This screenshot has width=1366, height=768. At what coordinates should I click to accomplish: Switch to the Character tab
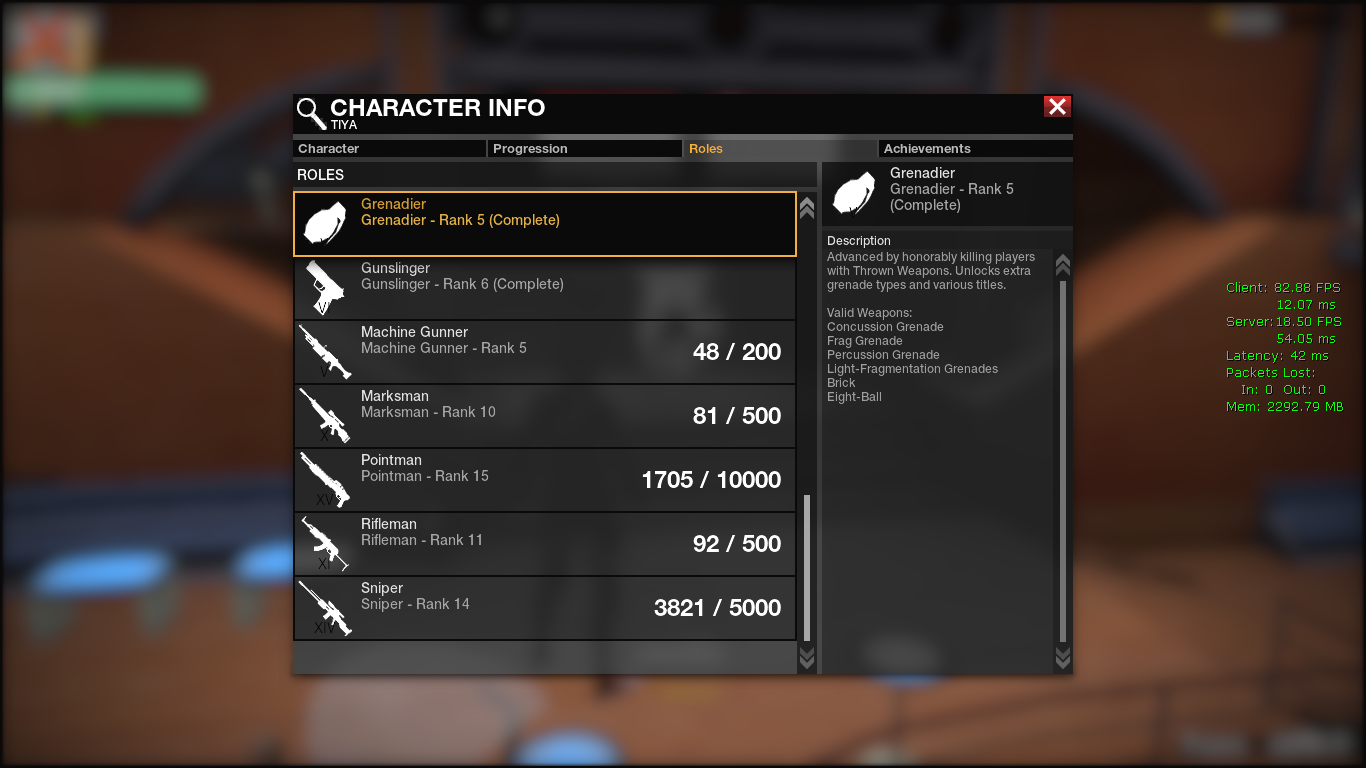[x=389, y=149]
